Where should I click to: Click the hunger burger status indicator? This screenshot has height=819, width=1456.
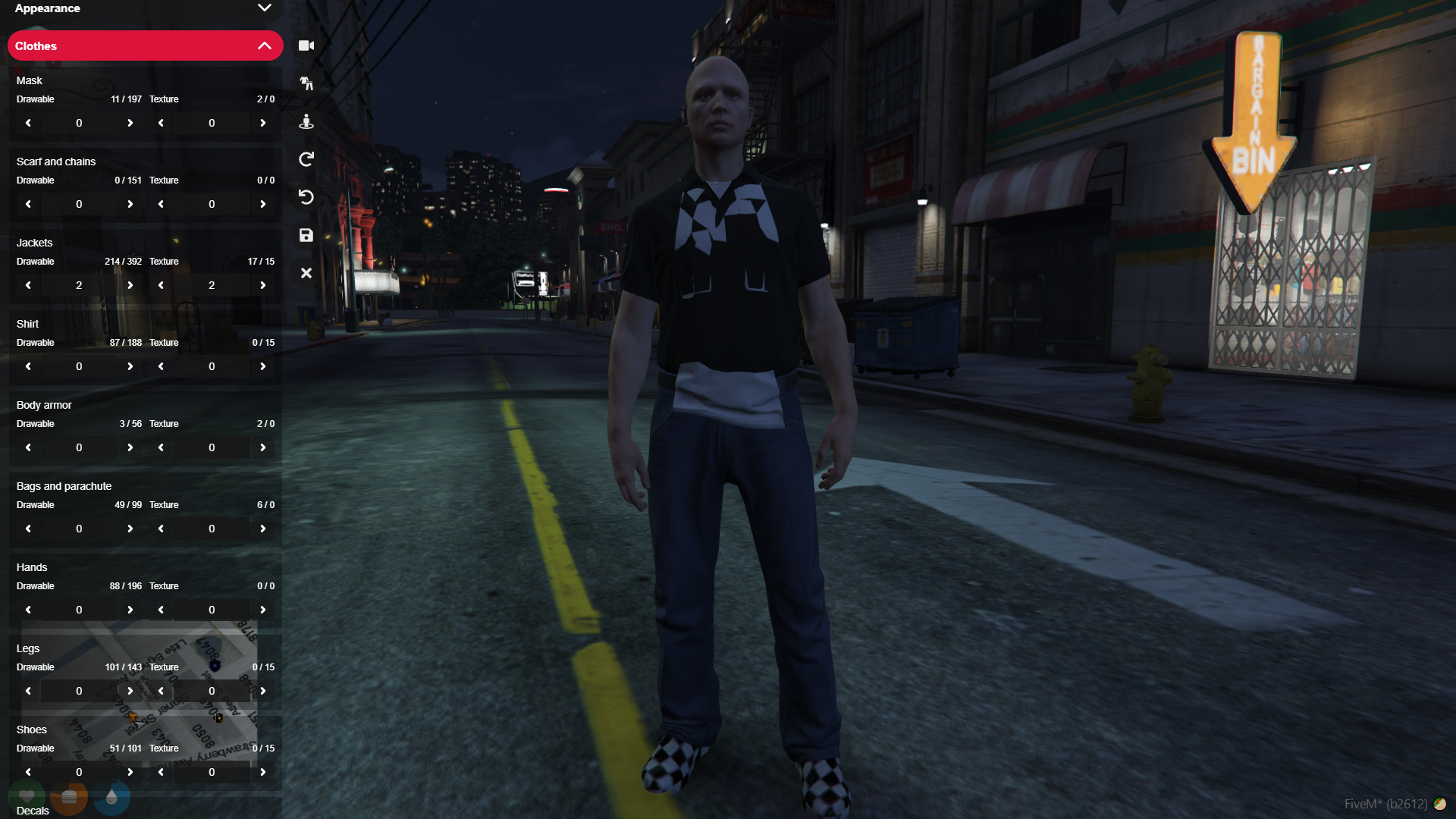(69, 797)
